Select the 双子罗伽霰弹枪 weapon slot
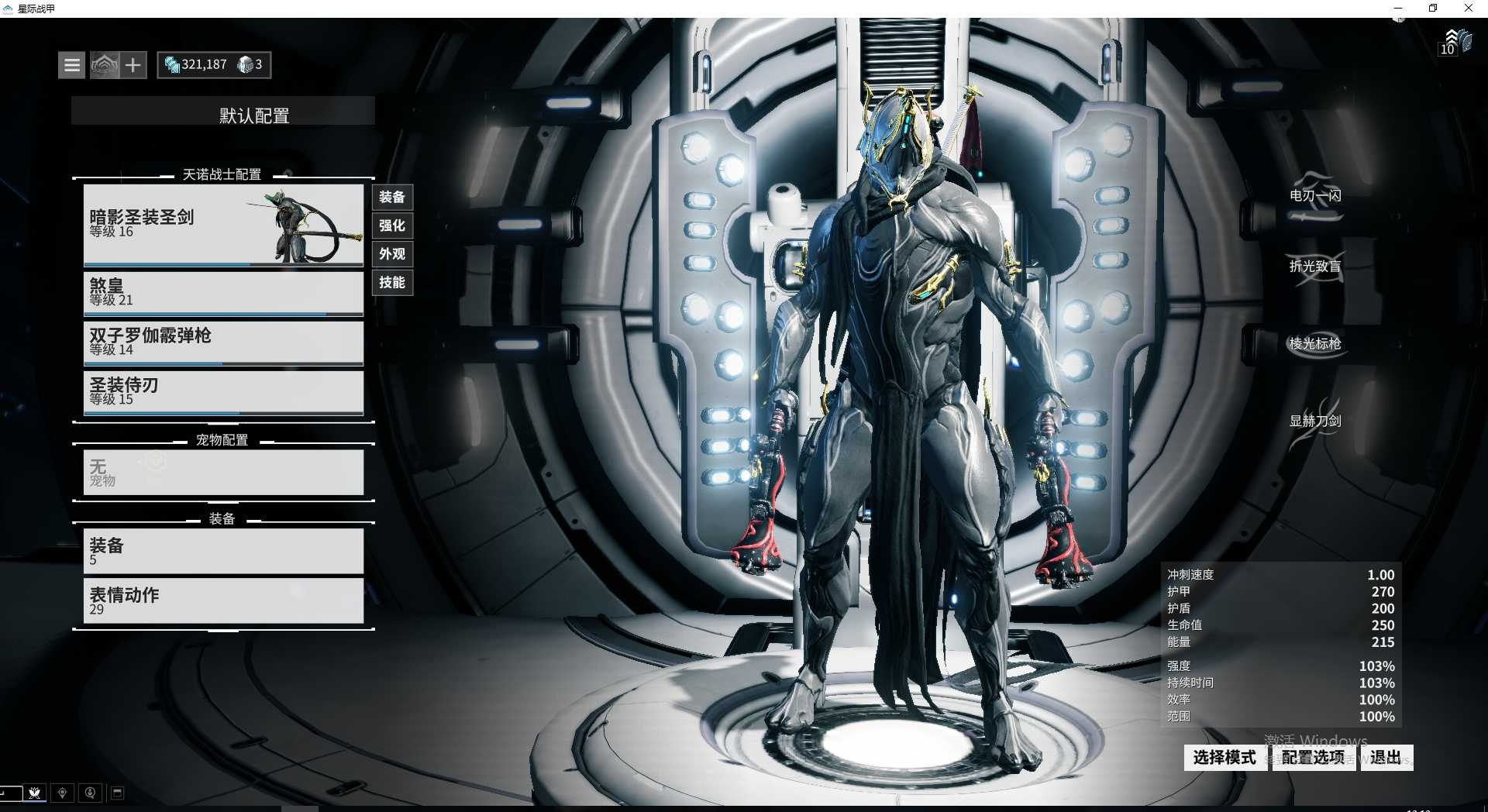Viewport: 1488px width, 812px height. (222, 342)
